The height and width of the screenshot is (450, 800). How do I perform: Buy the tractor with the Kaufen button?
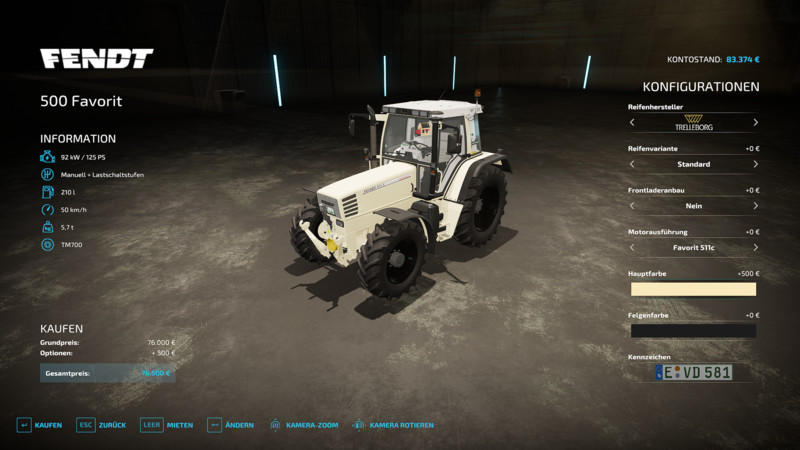[x=39, y=425]
